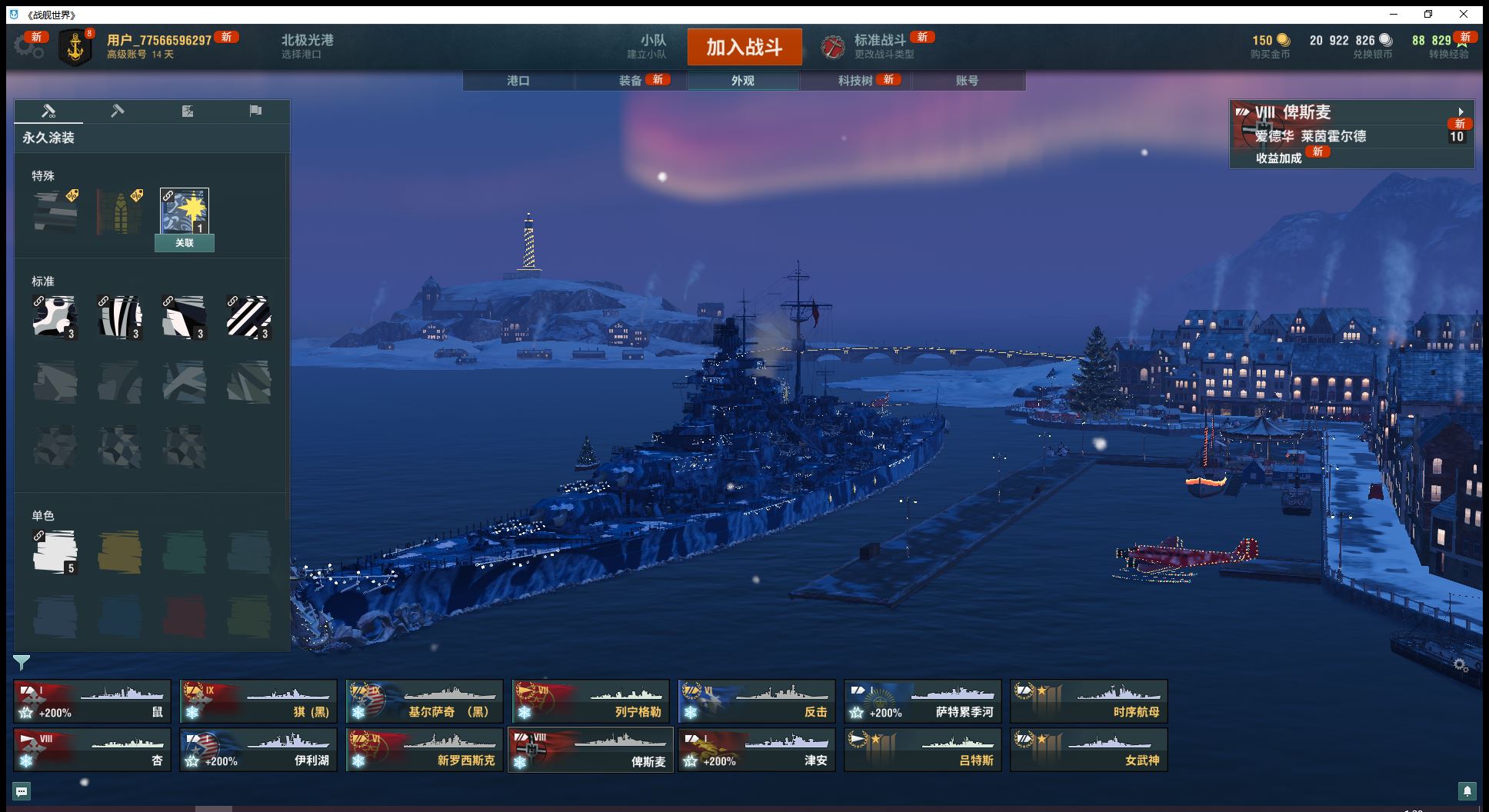Click the 加入战斗 battle button

pos(744,47)
